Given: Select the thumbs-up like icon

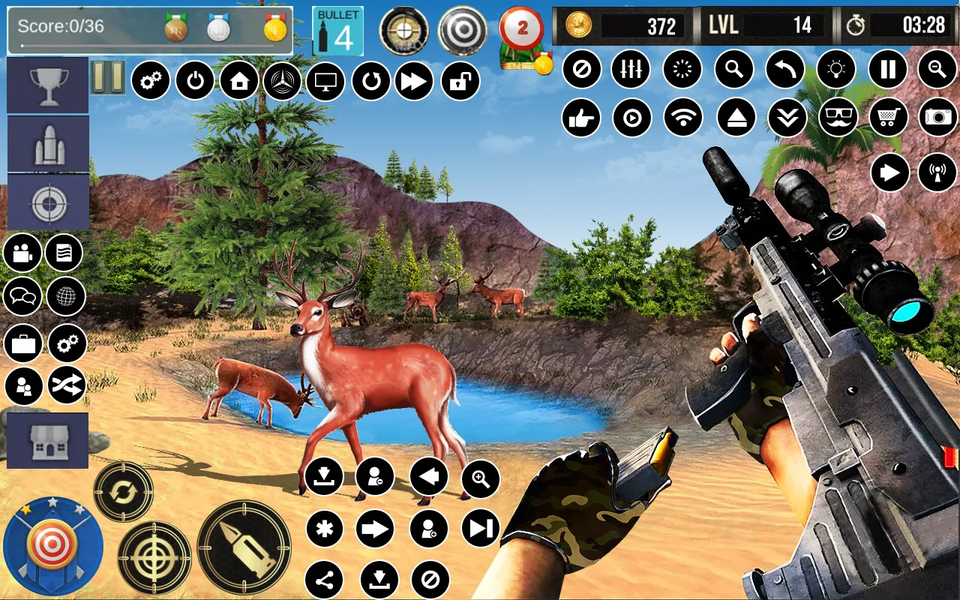Looking at the screenshot, I should pos(581,118).
